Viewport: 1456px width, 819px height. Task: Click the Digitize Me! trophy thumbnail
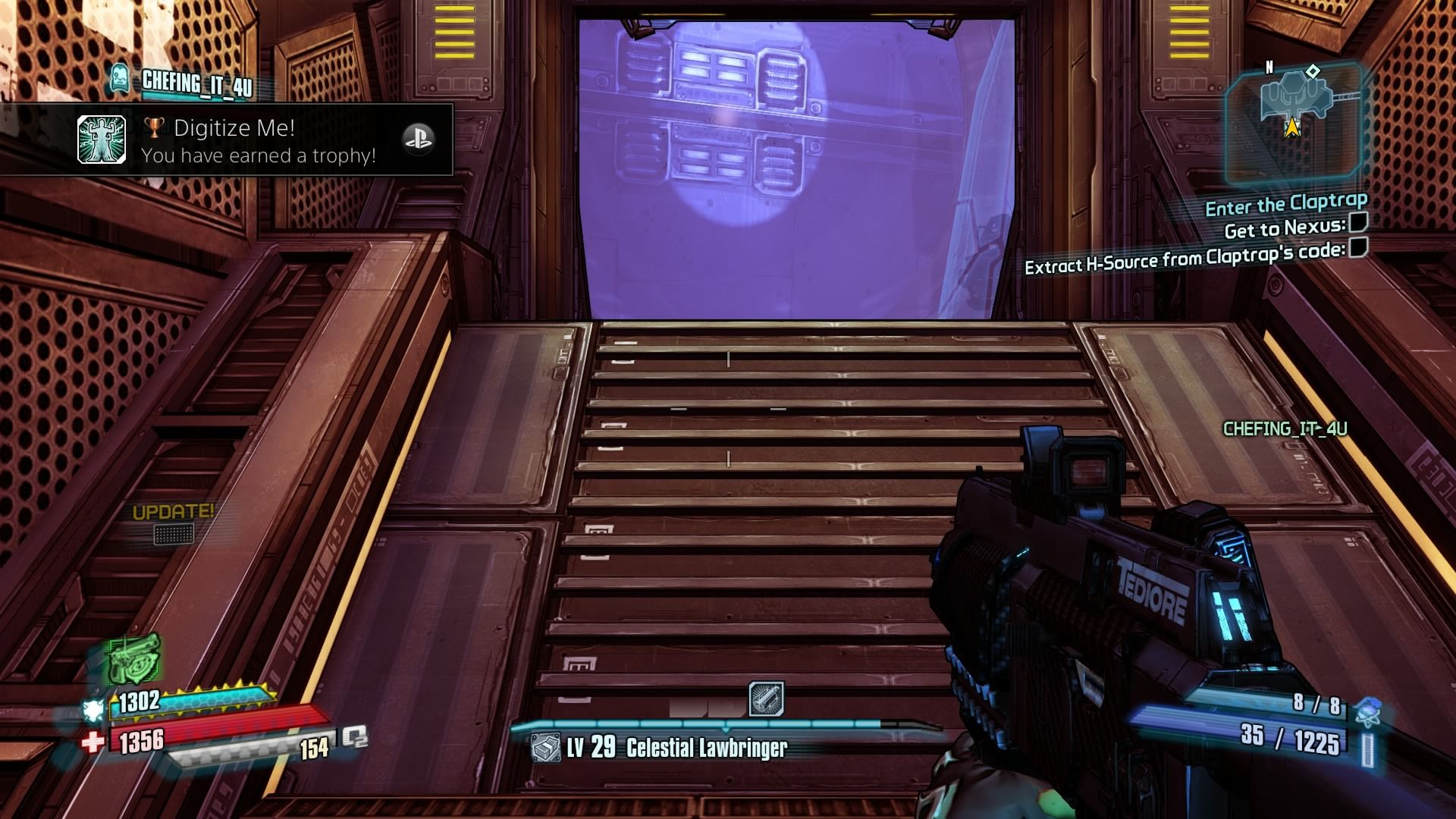[102, 140]
